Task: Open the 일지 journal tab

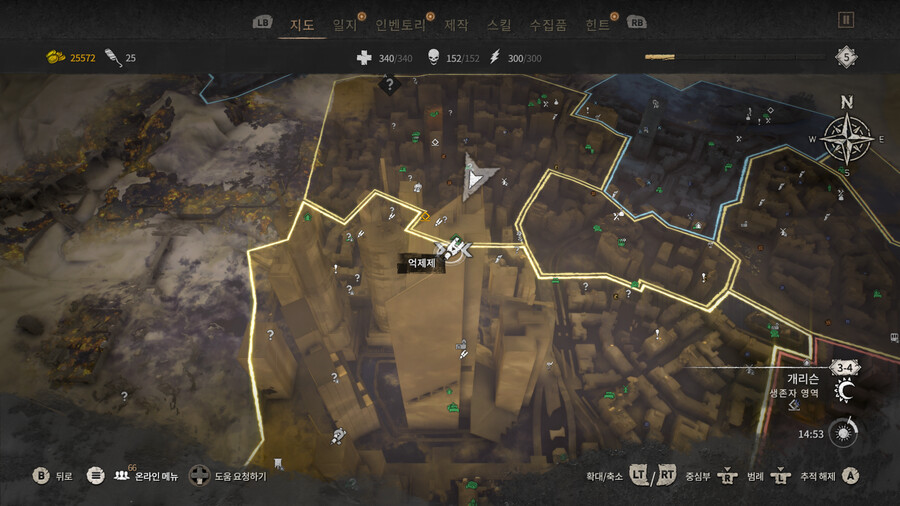Action: [344, 24]
